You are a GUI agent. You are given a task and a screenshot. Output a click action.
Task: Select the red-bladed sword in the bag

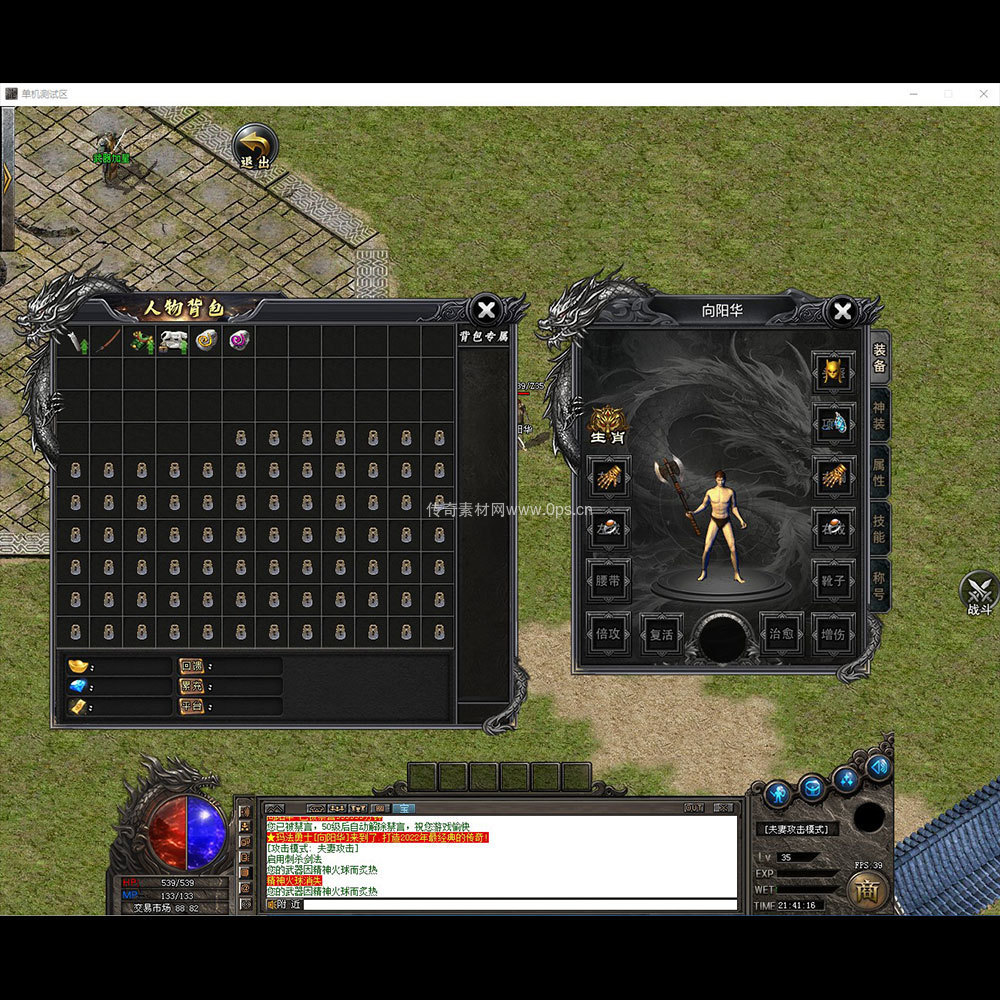coord(108,340)
